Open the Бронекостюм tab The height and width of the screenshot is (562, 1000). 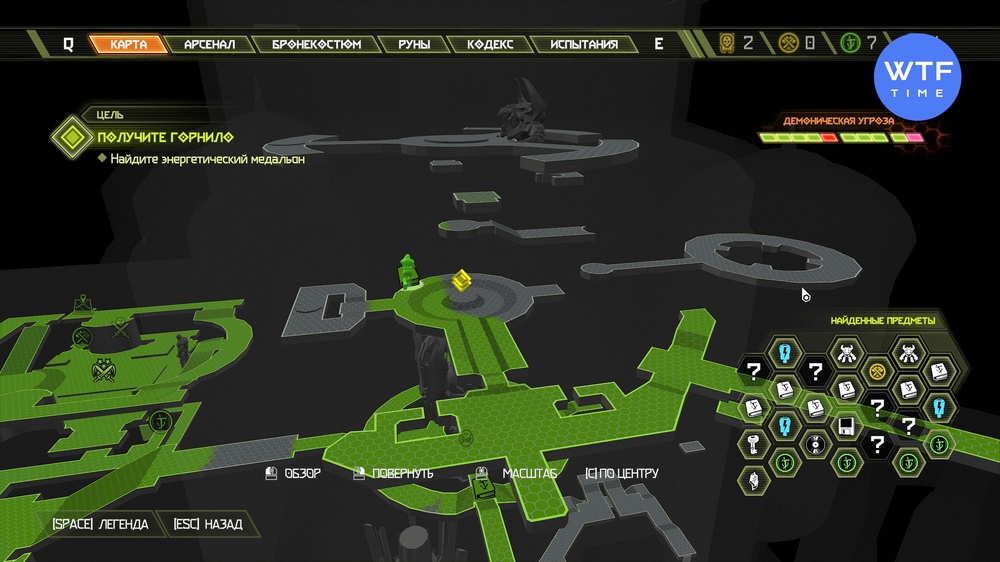pos(316,45)
